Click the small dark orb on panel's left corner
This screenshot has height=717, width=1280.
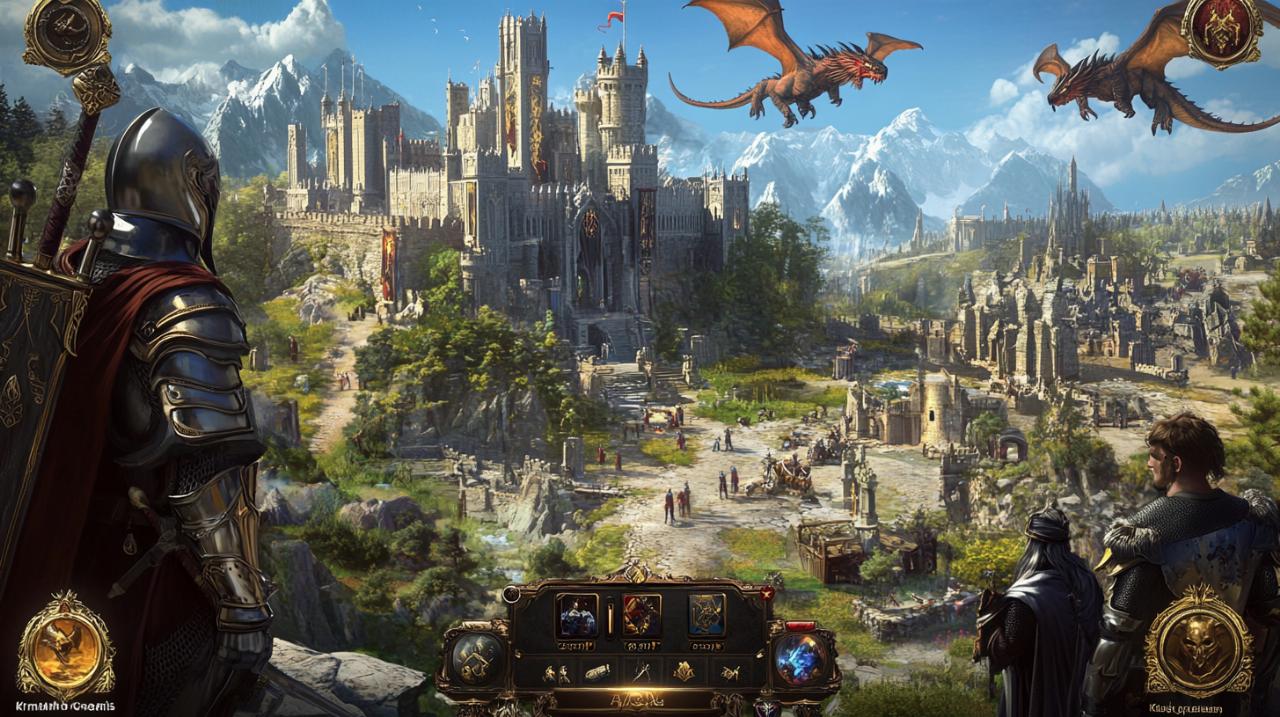coord(512,594)
